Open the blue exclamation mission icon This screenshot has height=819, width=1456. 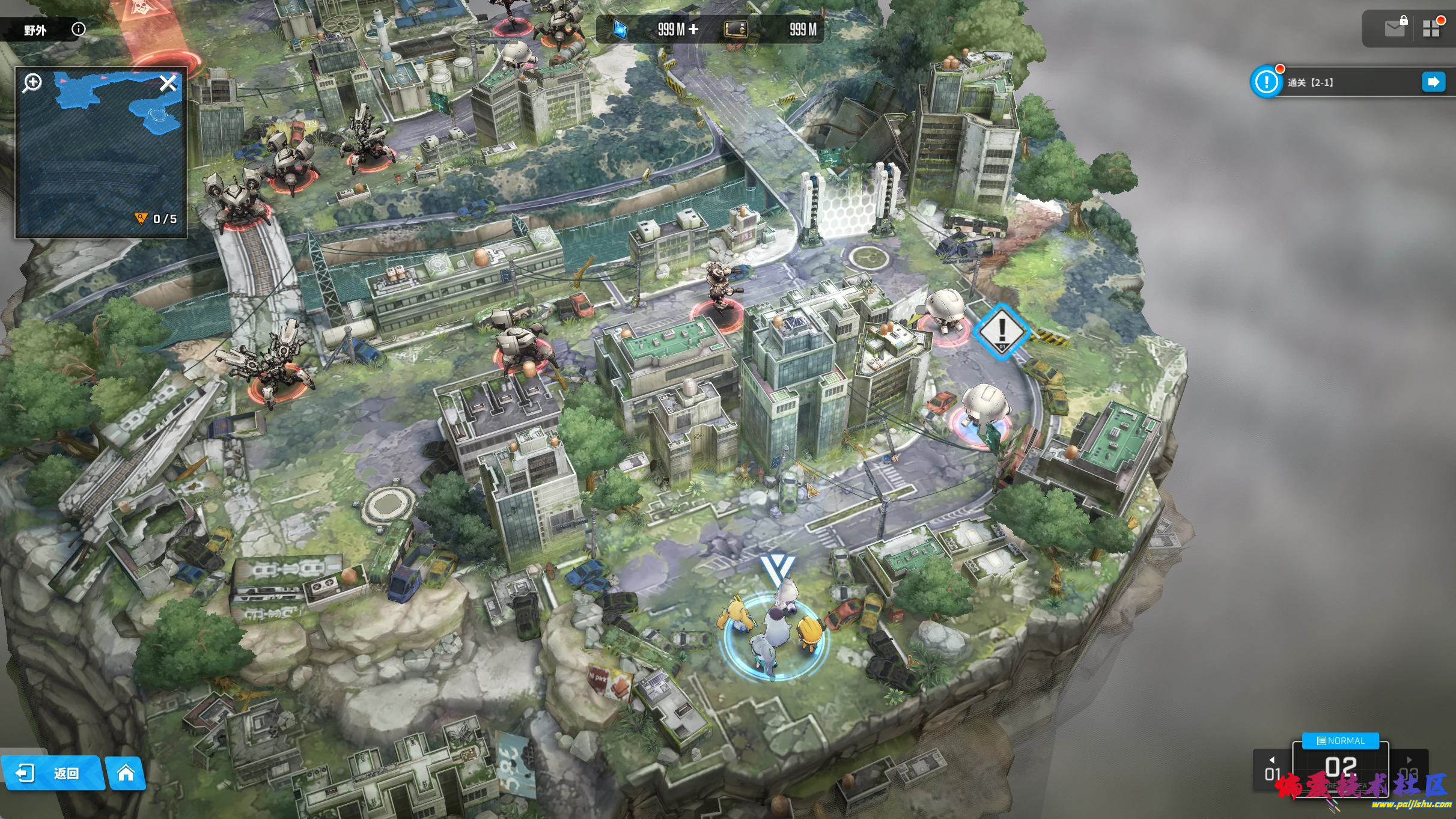tap(1266, 82)
